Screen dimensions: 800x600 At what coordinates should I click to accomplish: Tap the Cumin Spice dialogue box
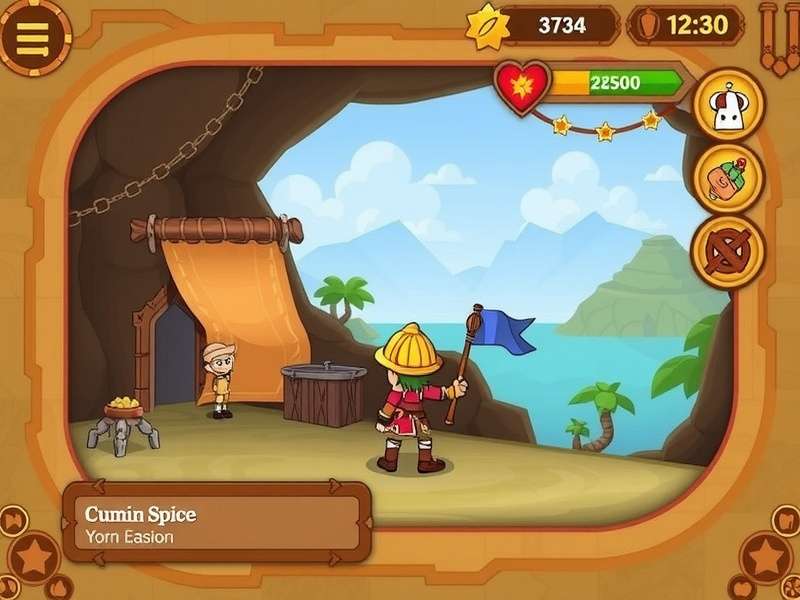(216, 523)
